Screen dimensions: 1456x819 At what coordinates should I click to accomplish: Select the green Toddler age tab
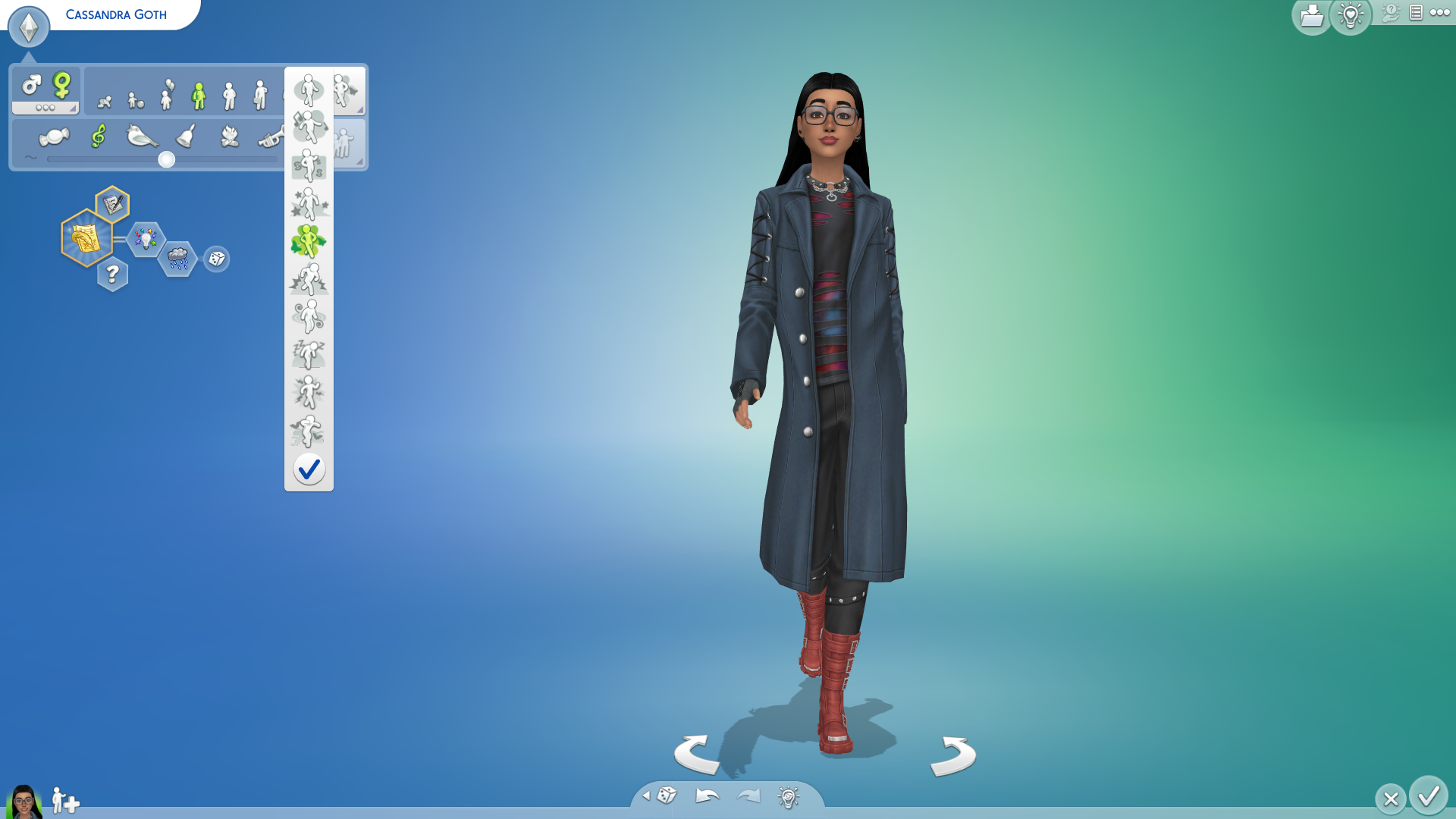200,93
